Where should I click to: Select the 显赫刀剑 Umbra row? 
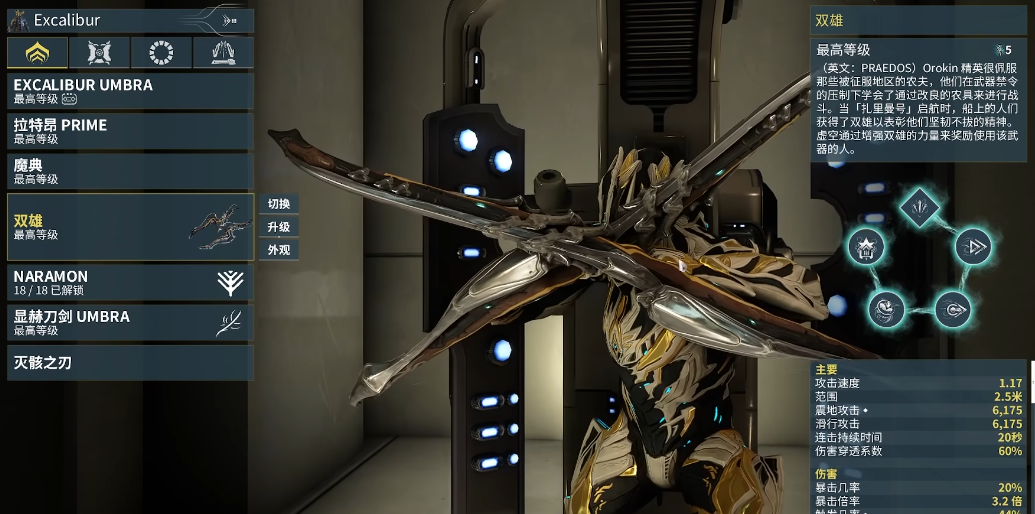(x=130, y=322)
